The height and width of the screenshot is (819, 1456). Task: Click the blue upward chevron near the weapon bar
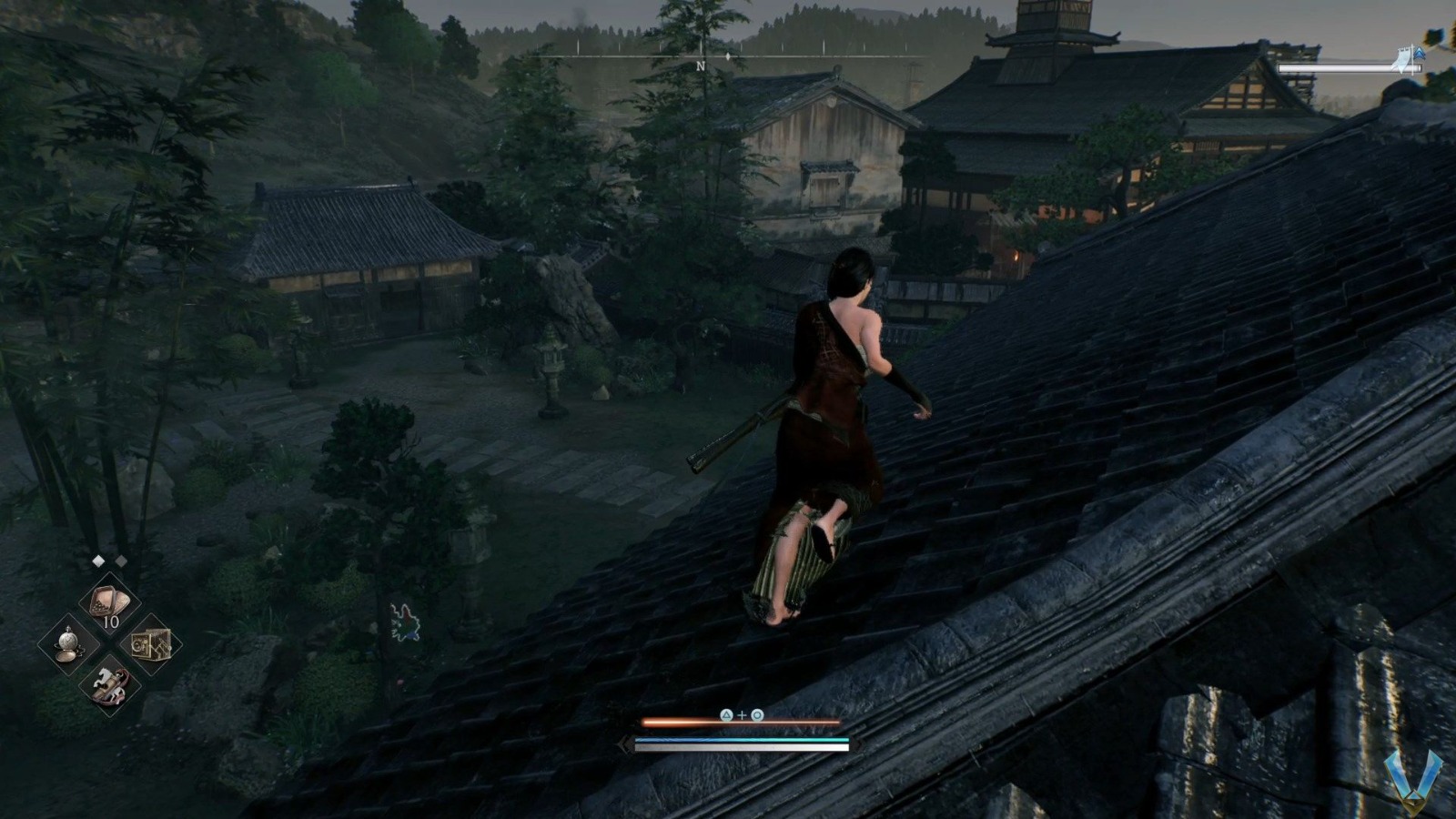[x=1420, y=55]
